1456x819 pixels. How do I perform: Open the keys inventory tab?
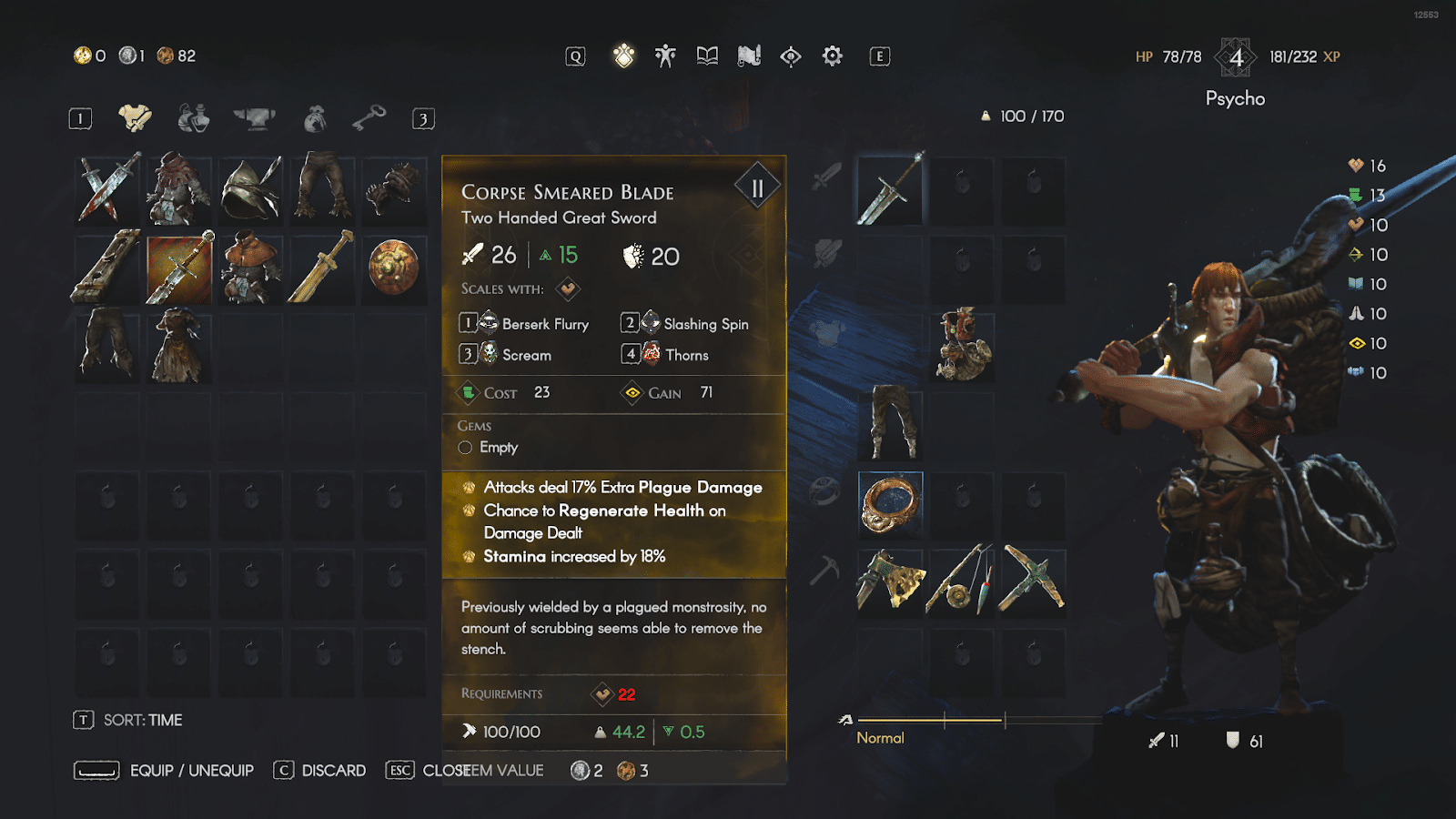(368, 117)
